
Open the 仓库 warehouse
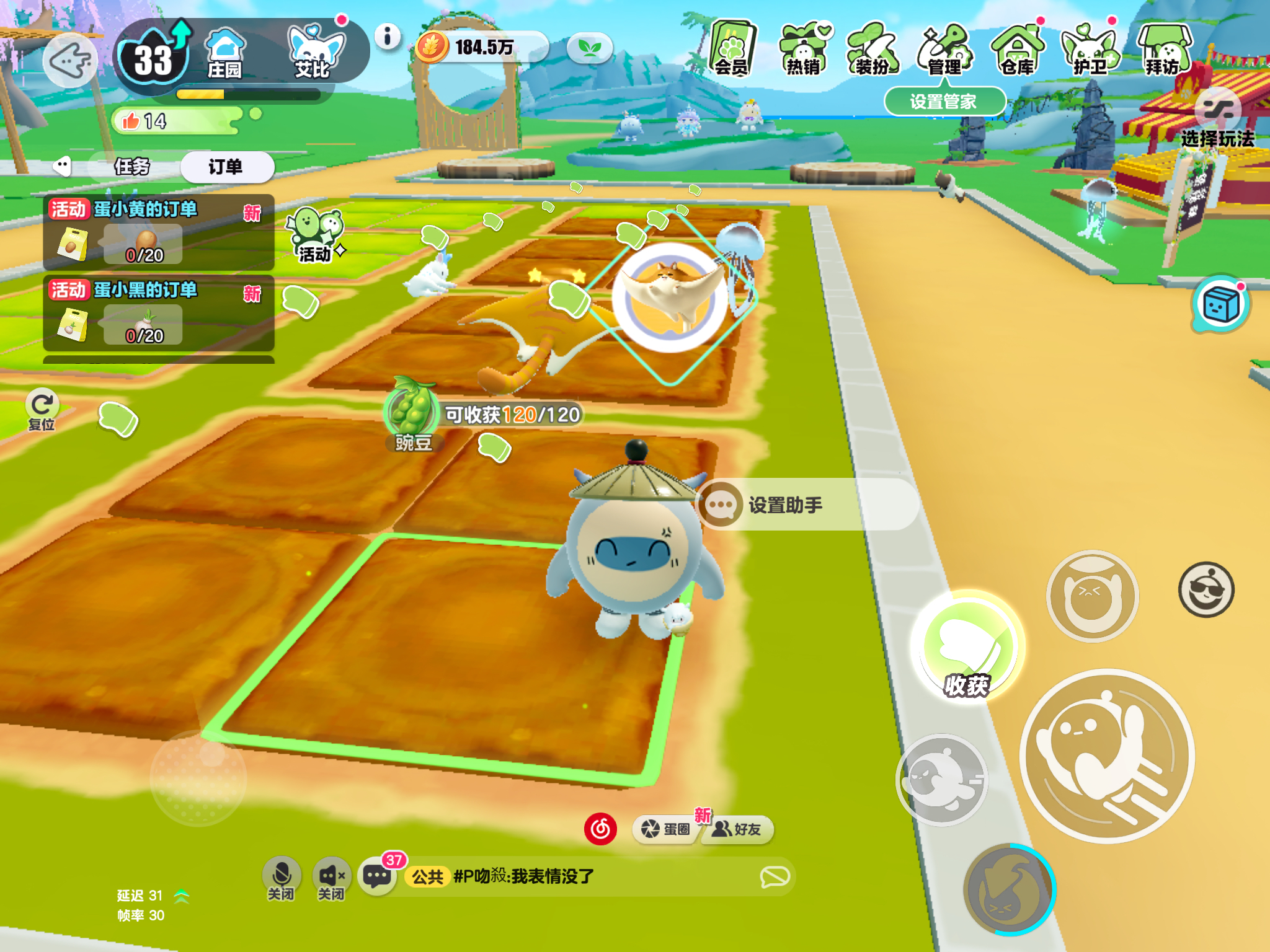[1017, 49]
